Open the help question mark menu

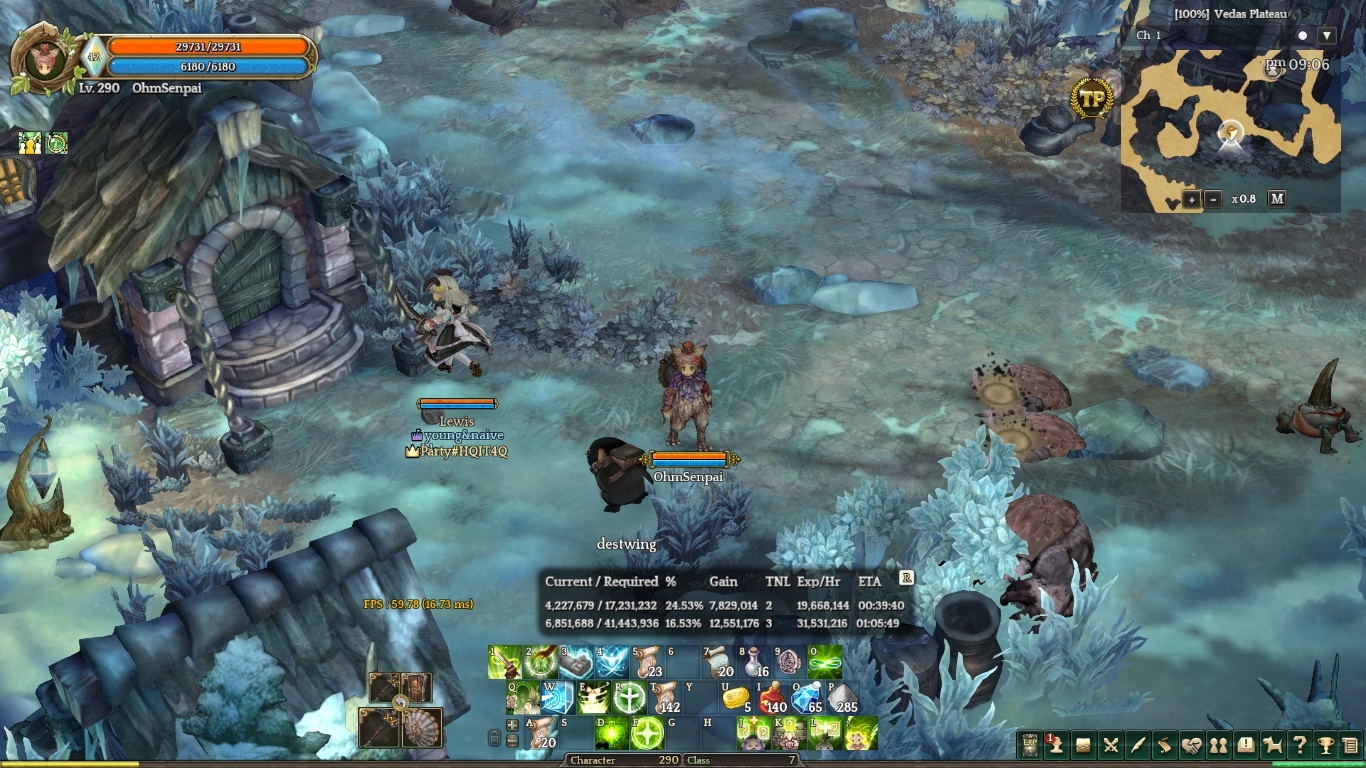(1299, 745)
